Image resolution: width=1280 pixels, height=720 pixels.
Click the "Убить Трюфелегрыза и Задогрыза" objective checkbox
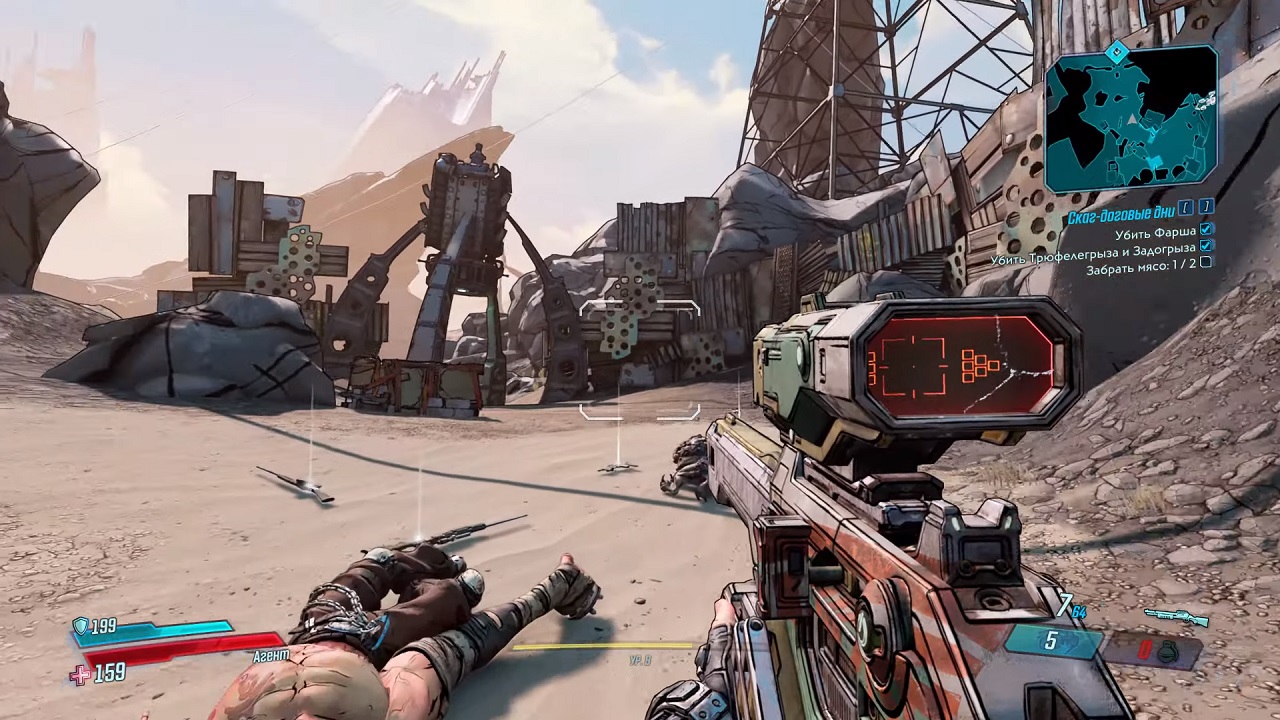click(1206, 246)
